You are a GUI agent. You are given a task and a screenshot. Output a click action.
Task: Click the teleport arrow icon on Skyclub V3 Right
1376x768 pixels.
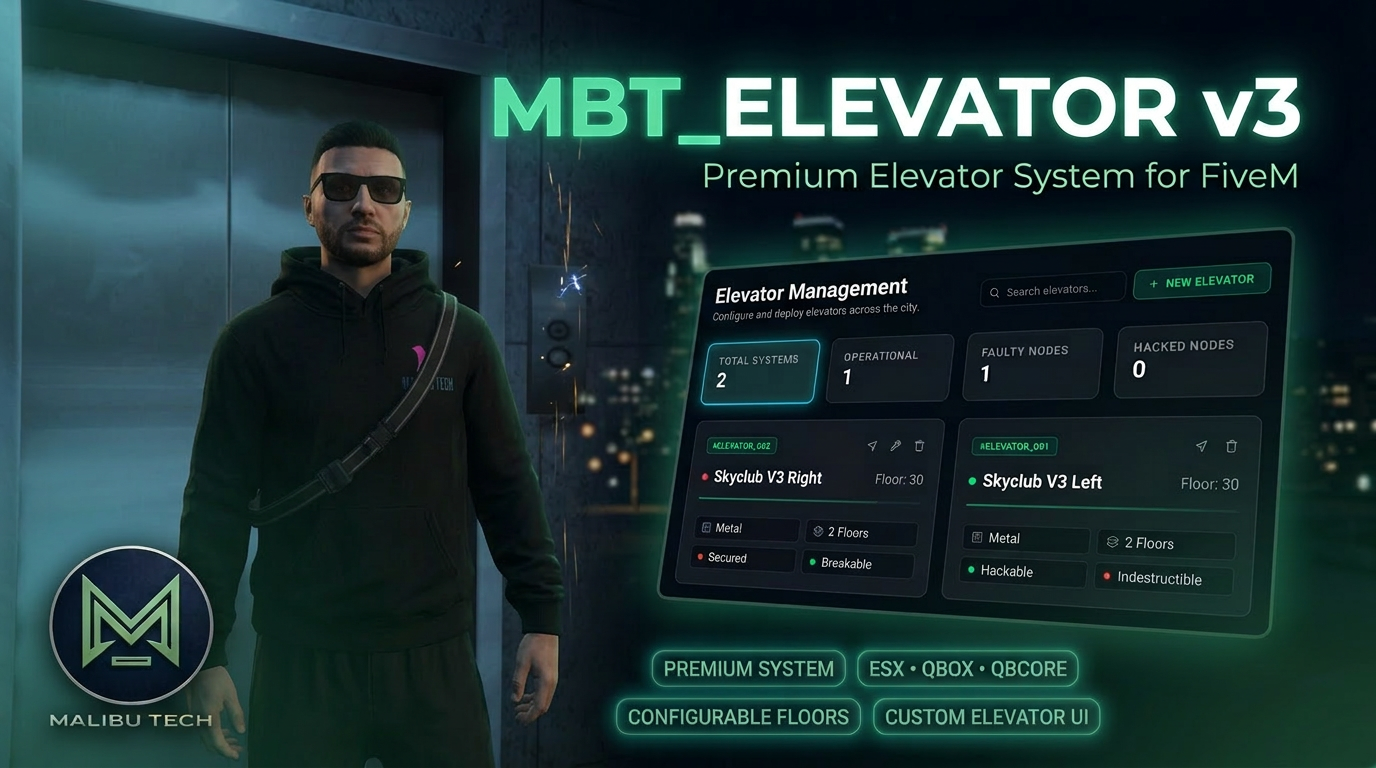[x=871, y=446]
